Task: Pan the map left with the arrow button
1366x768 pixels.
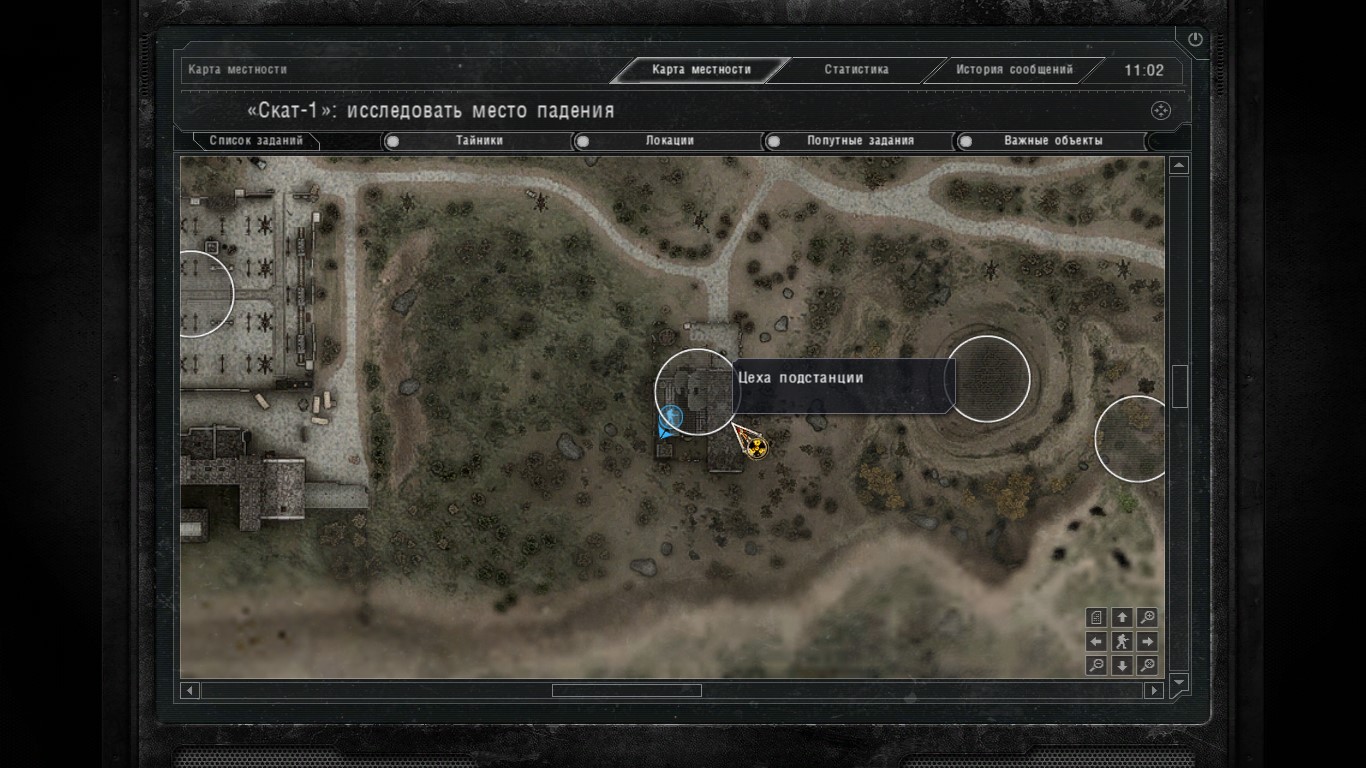Action: pyautogui.click(x=1097, y=642)
